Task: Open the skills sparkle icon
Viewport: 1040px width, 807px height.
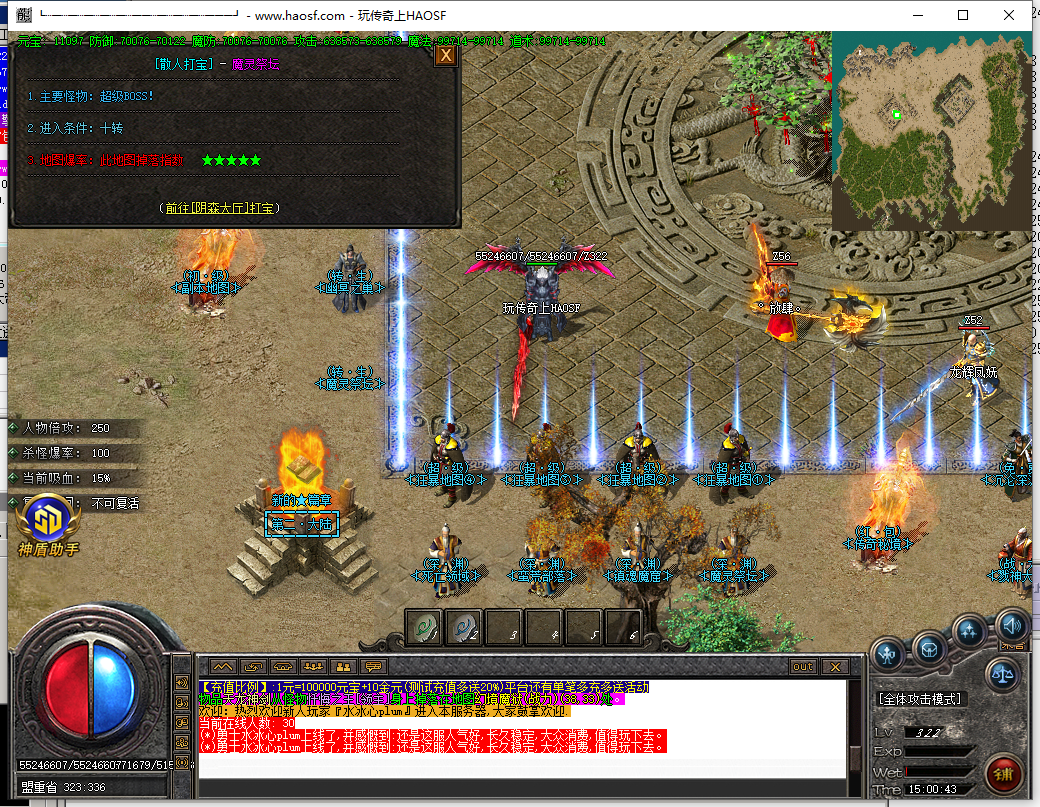Action: point(969,631)
